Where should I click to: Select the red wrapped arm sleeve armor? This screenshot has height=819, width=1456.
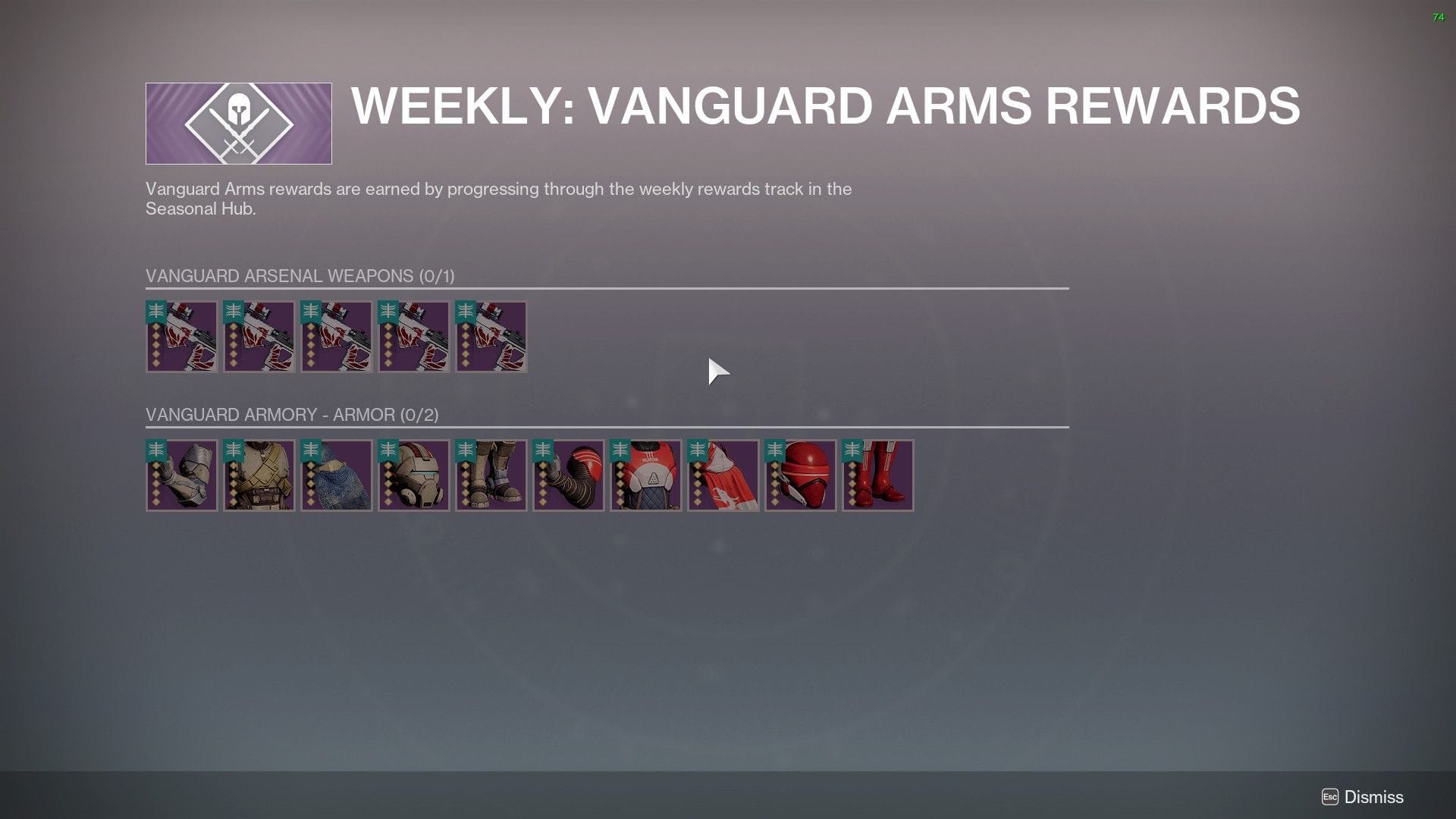tap(568, 475)
